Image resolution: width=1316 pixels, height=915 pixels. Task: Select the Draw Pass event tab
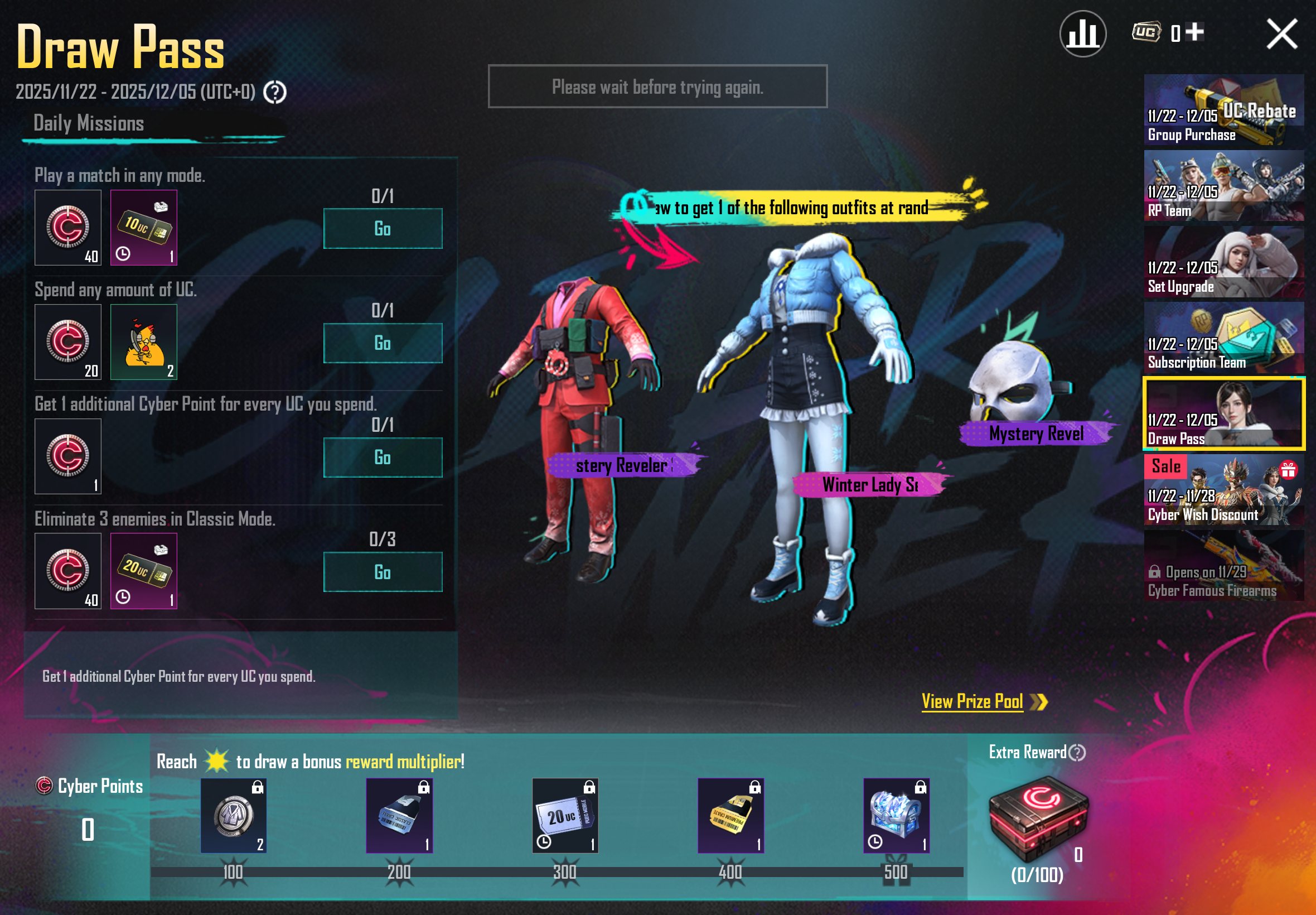point(1224,414)
